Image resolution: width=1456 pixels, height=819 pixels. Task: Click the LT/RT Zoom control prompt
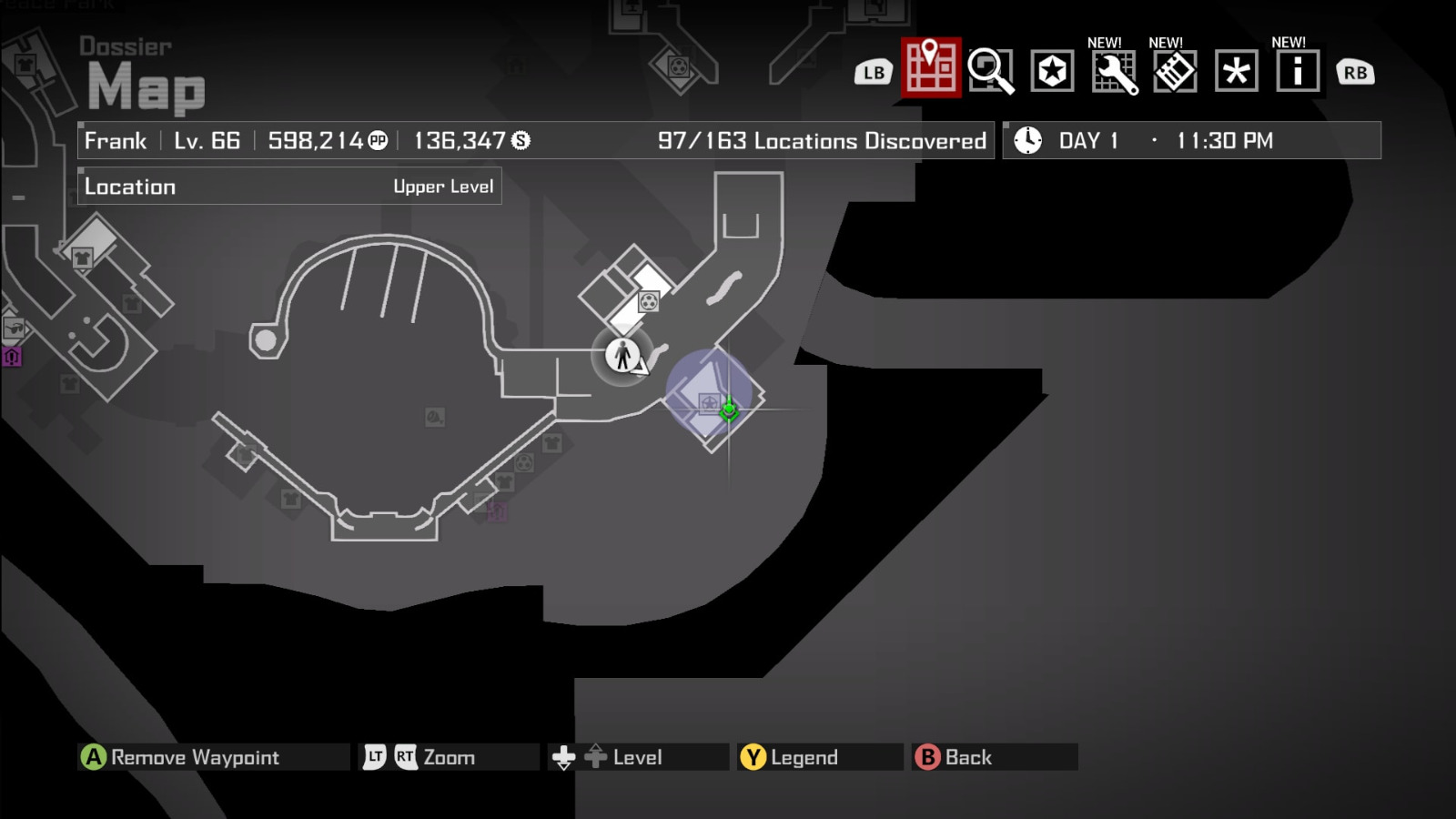[x=423, y=756]
